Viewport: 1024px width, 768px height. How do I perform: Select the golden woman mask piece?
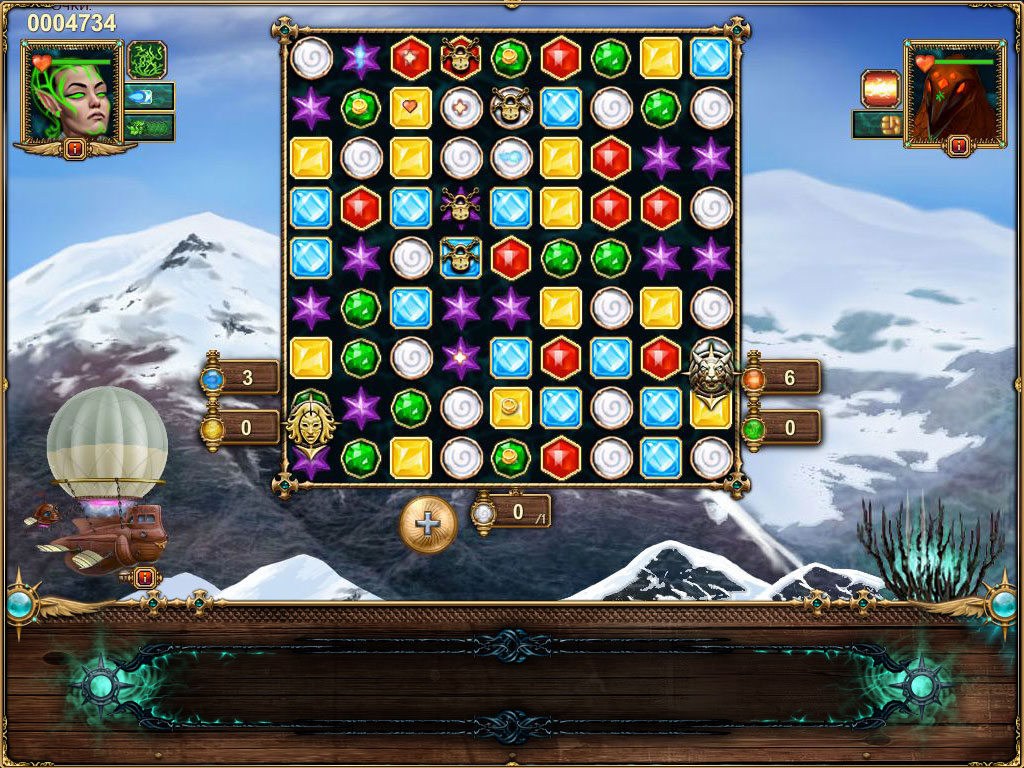click(x=309, y=422)
